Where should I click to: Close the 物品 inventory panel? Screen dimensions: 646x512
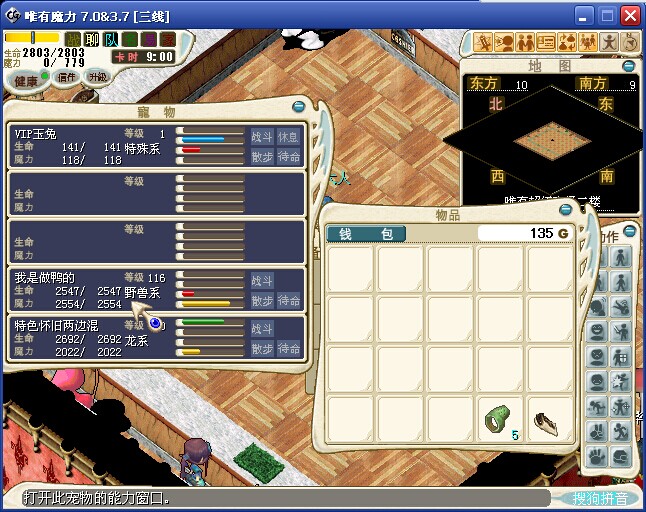coord(567,211)
